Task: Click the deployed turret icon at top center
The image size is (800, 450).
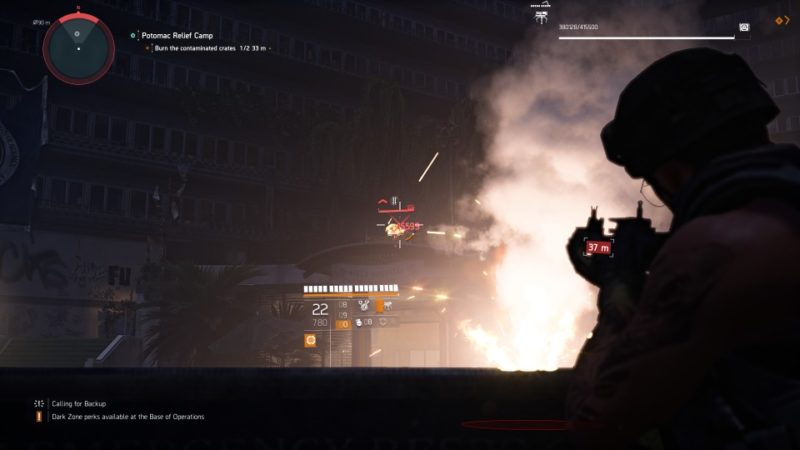Action: [x=543, y=14]
